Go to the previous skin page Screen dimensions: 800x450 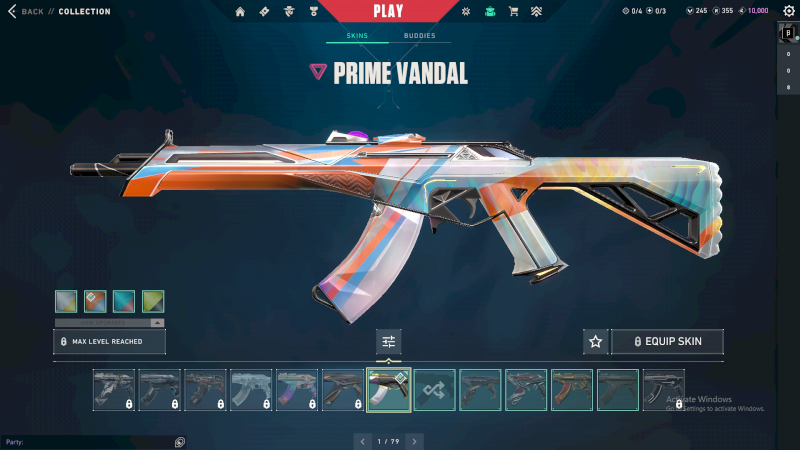coord(363,441)
